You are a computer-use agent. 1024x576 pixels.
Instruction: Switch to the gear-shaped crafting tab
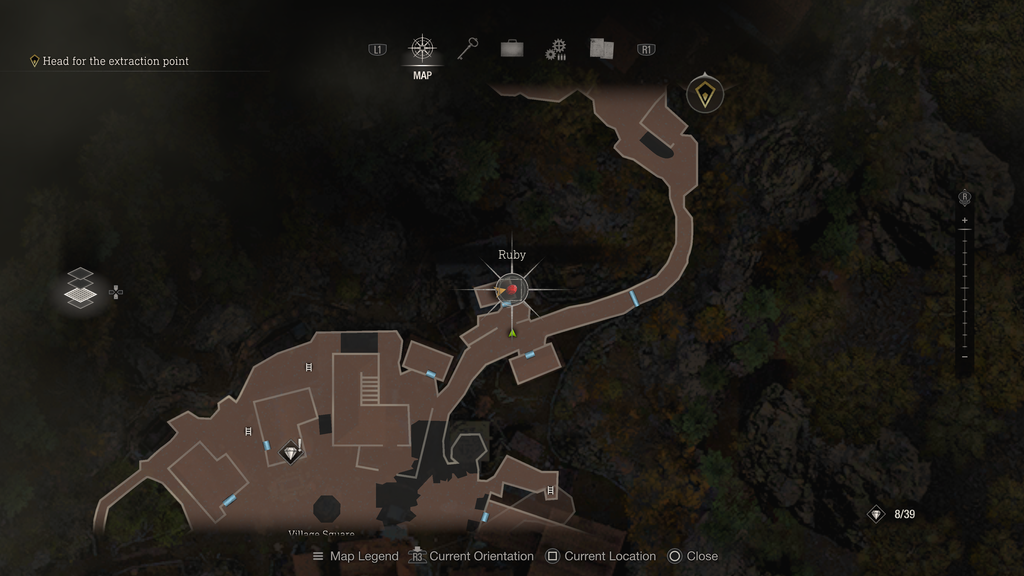(556, 49)
